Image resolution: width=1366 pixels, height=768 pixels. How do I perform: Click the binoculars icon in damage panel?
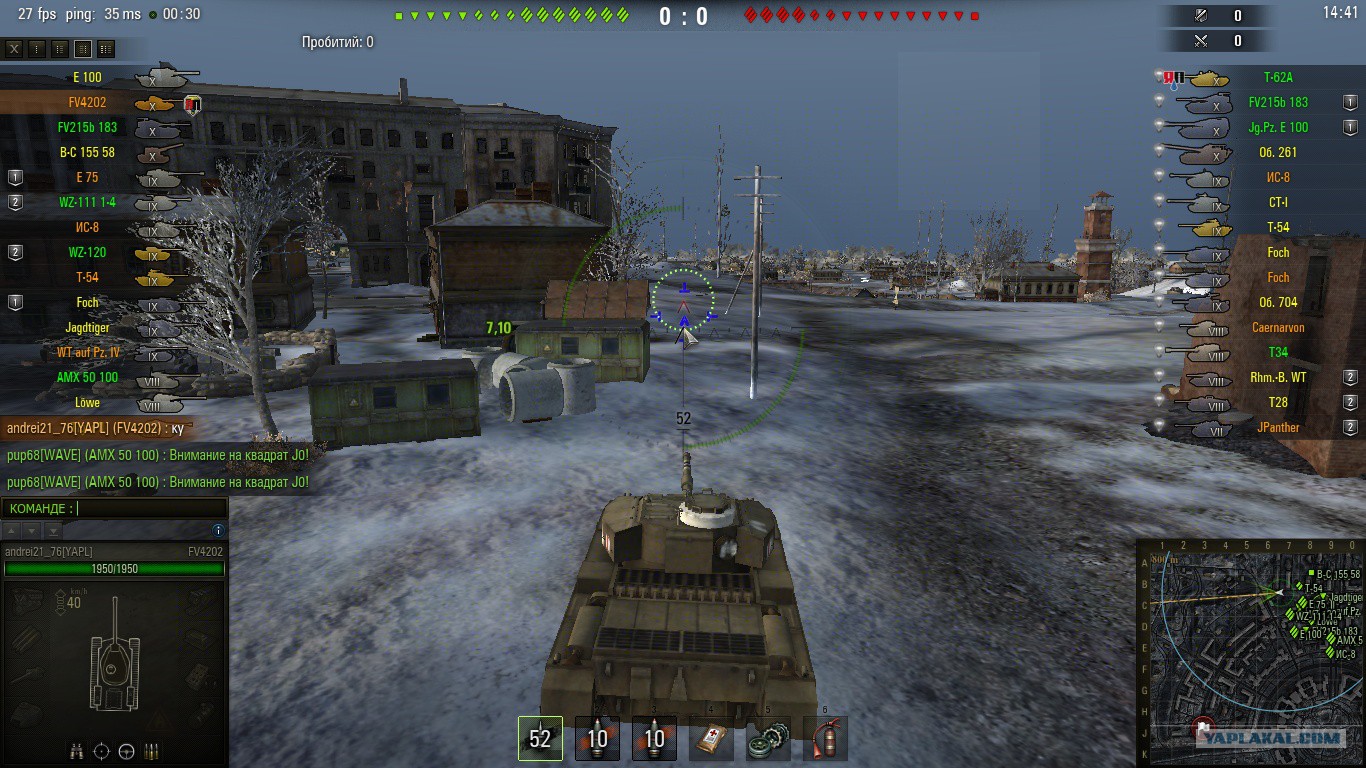tap(77, 751)
